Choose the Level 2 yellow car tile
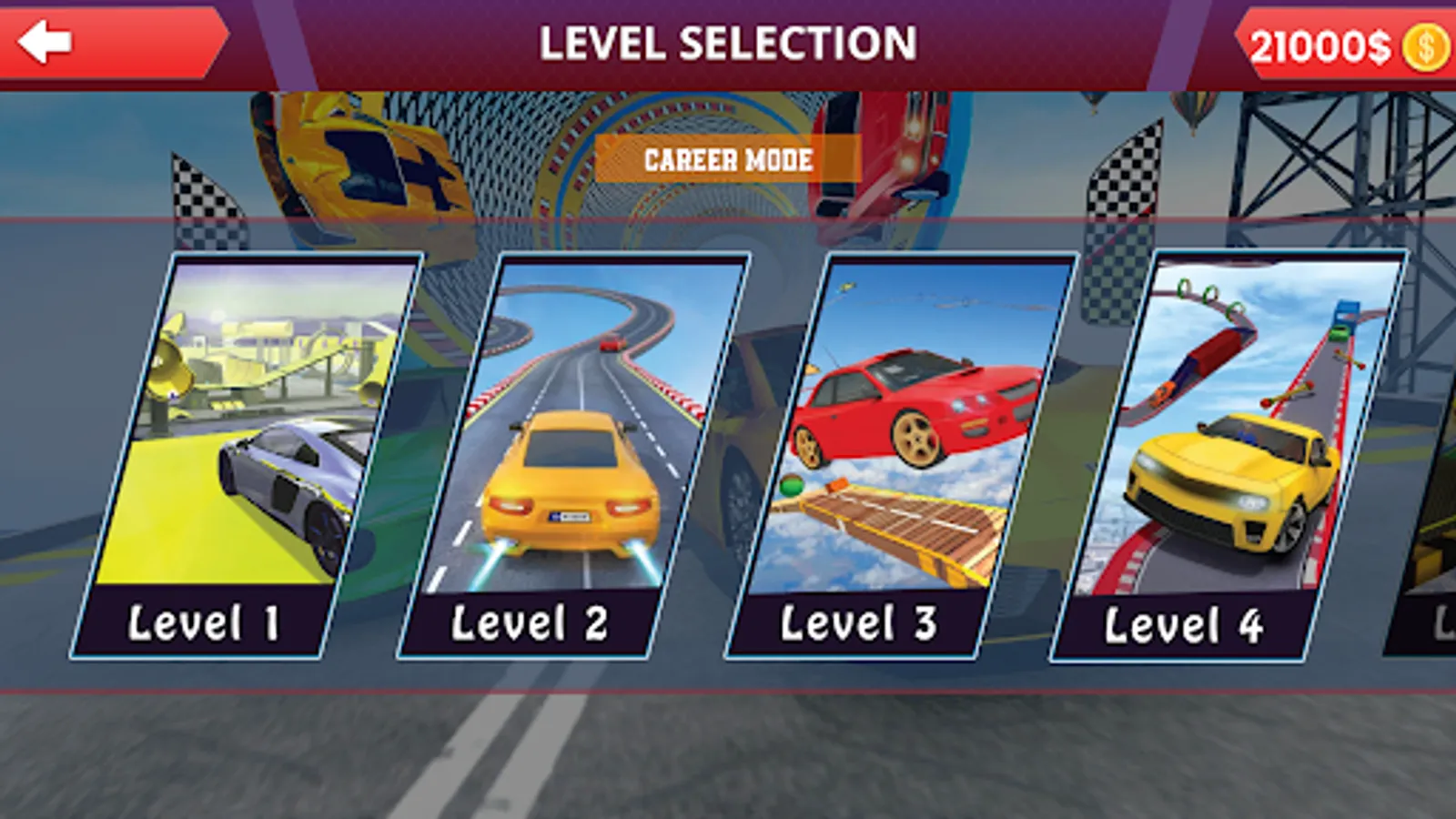The width and height of the screenshot is (1456, 819). pos(573,455)
